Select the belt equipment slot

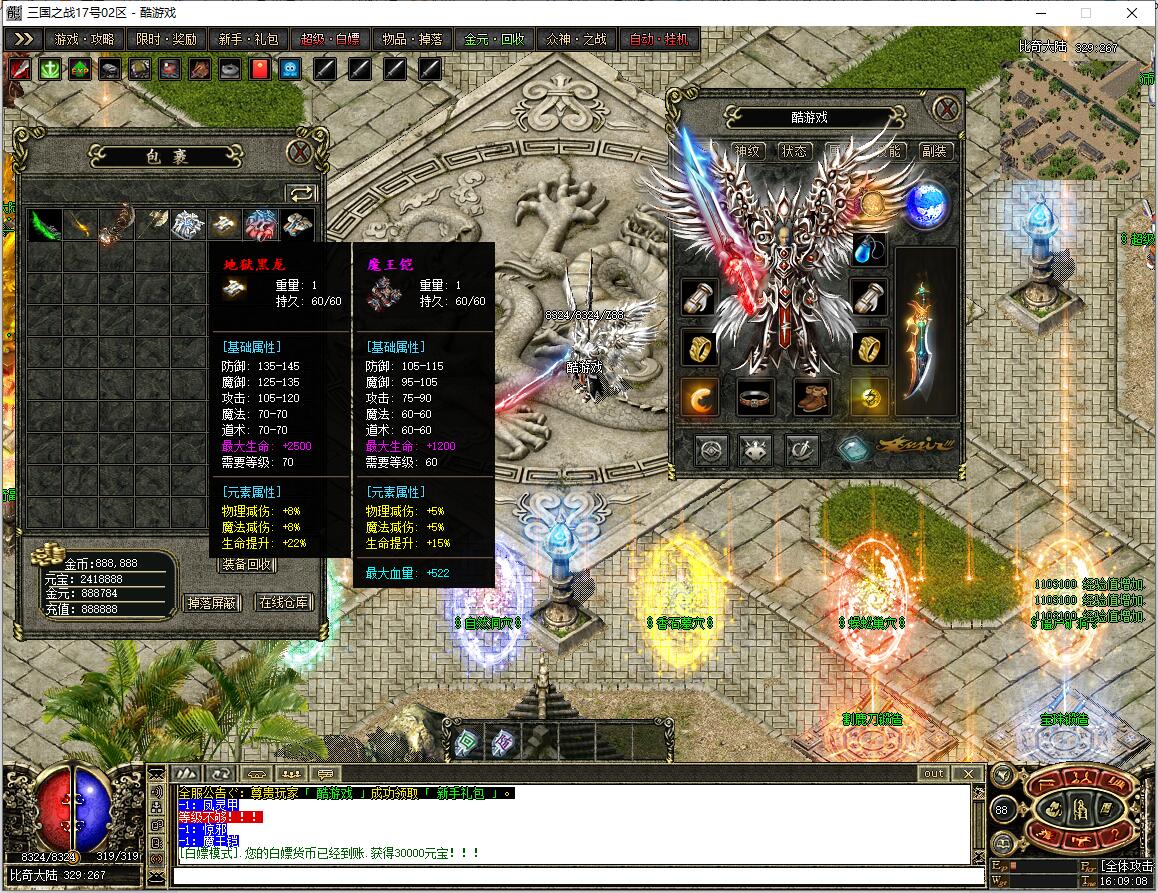click(756, 397)
